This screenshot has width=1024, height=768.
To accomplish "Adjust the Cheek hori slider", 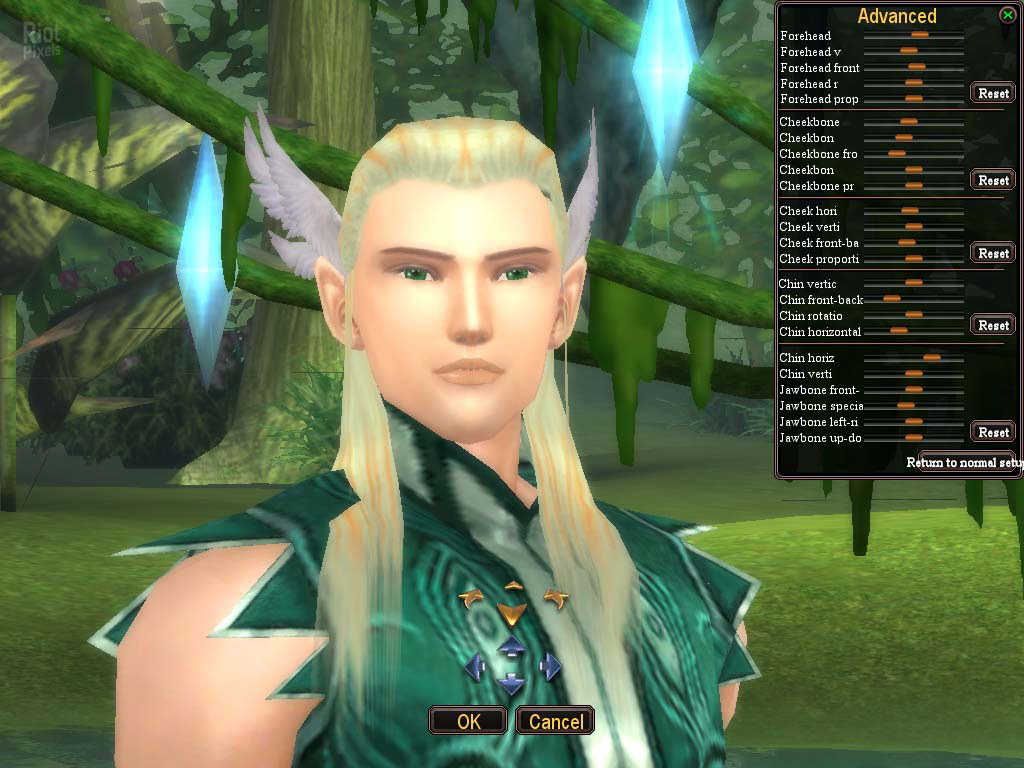I will [909, 211].
